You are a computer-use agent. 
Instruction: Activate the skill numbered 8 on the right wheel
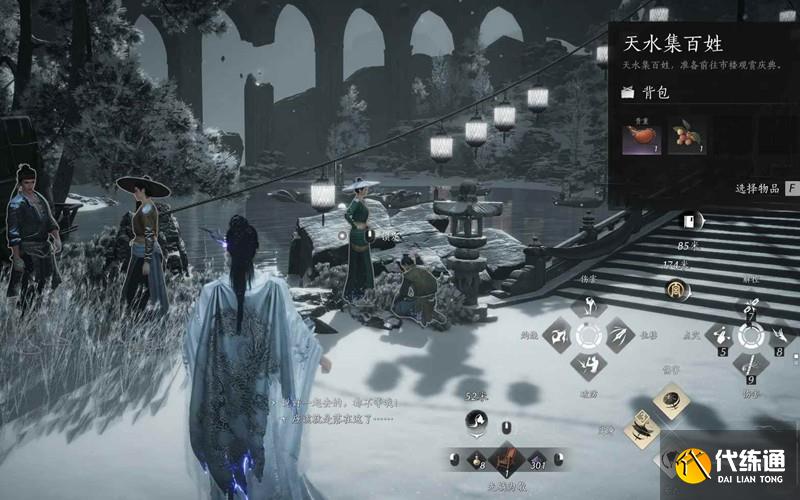click(x=780, y=337)
